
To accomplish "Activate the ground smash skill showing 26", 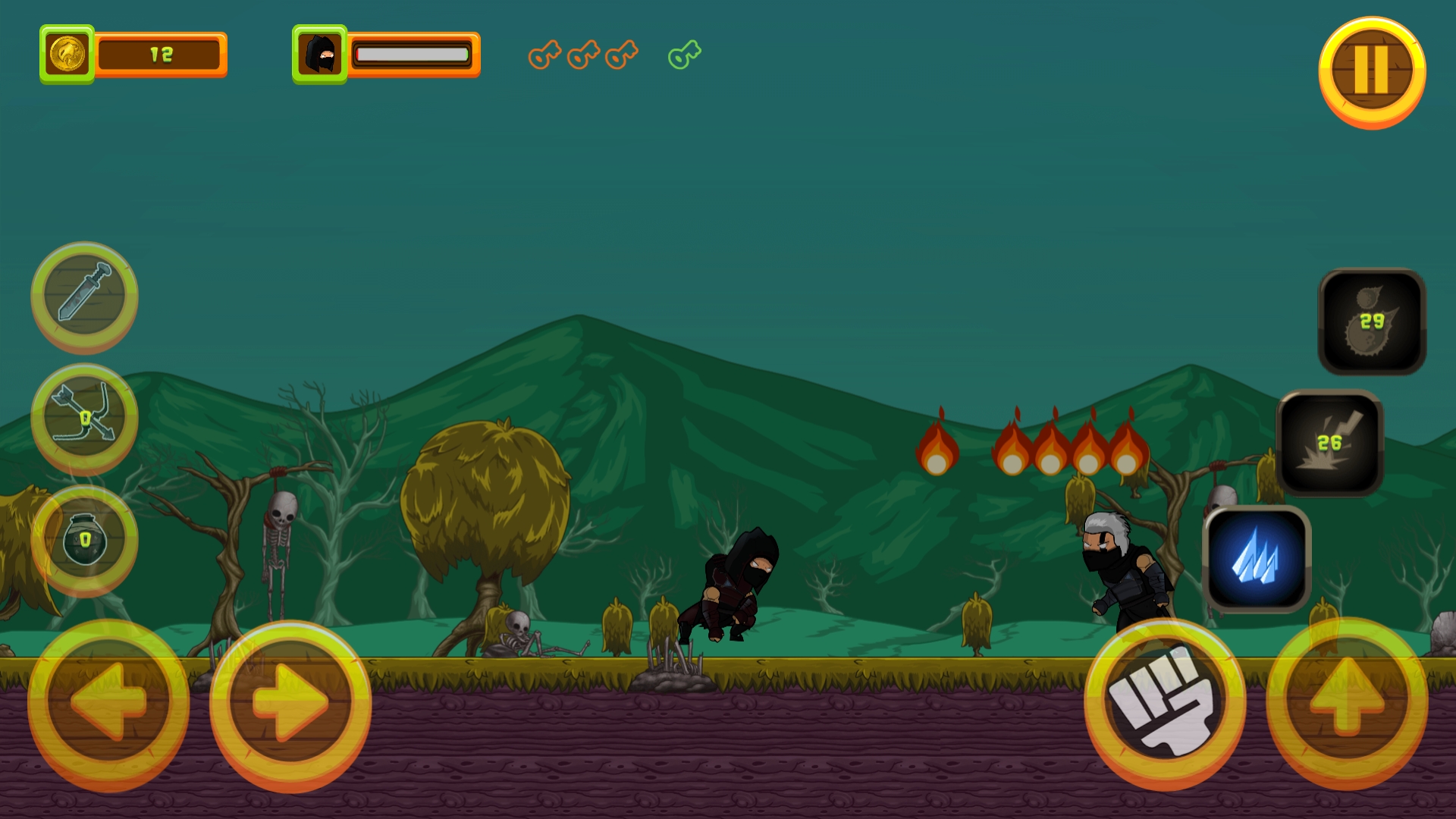I will [1329, 443].
